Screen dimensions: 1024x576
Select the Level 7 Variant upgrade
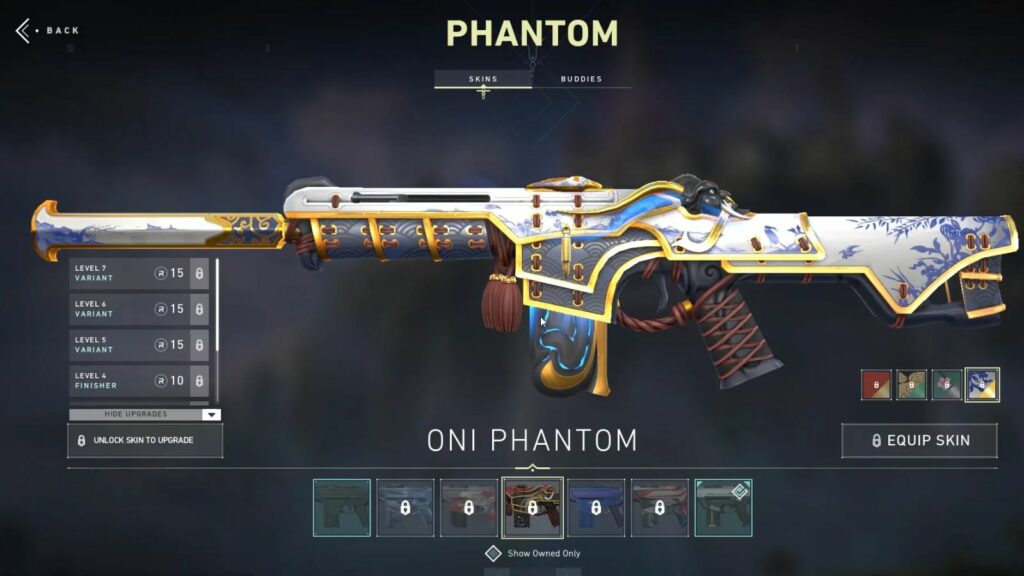point(139,273)
